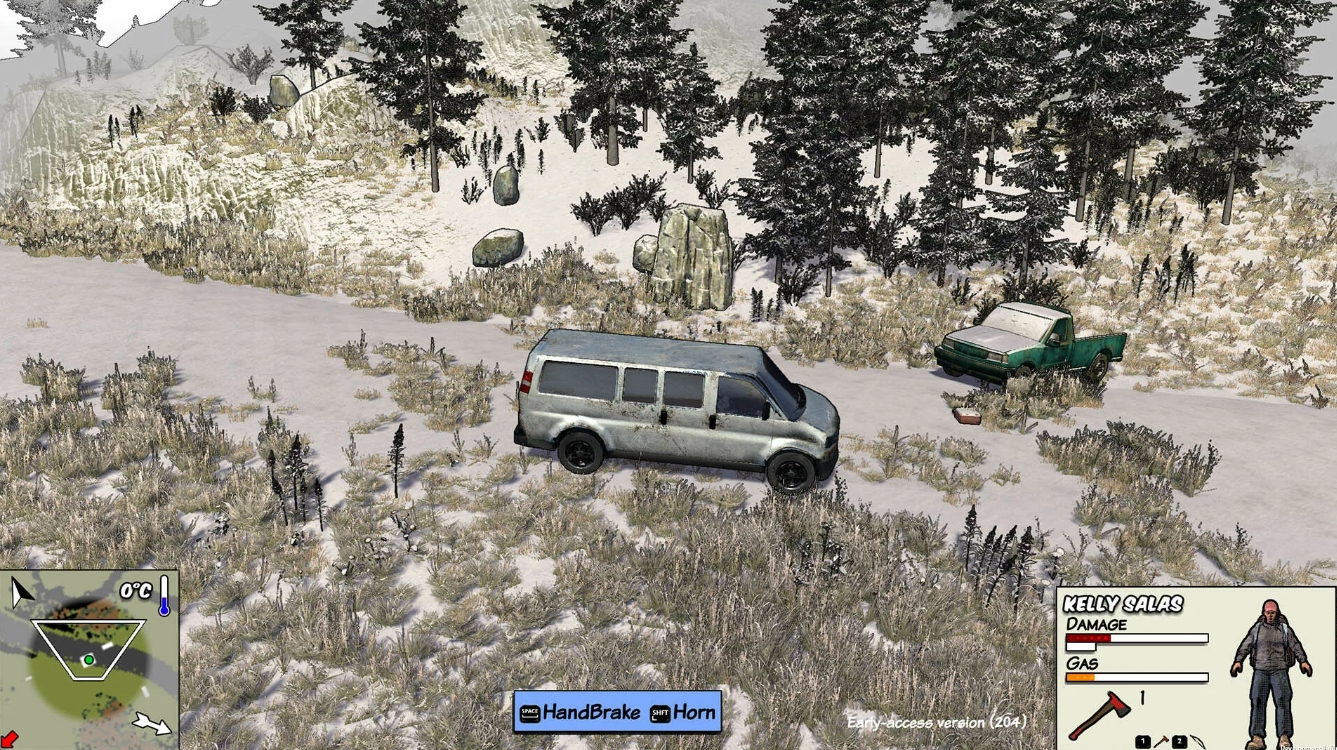Click the 0°C temperature reading

tap(134, 590)
